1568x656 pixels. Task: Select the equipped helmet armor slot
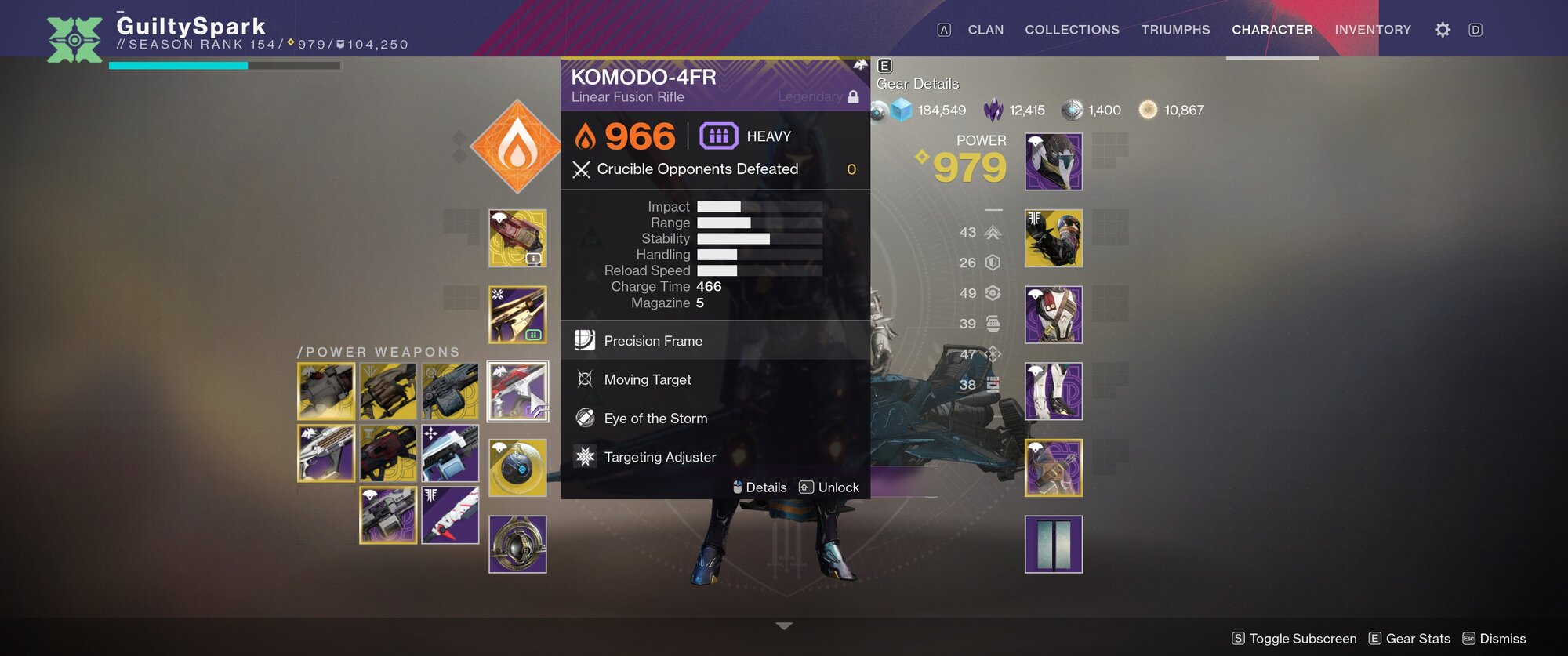pos(1054,161)
